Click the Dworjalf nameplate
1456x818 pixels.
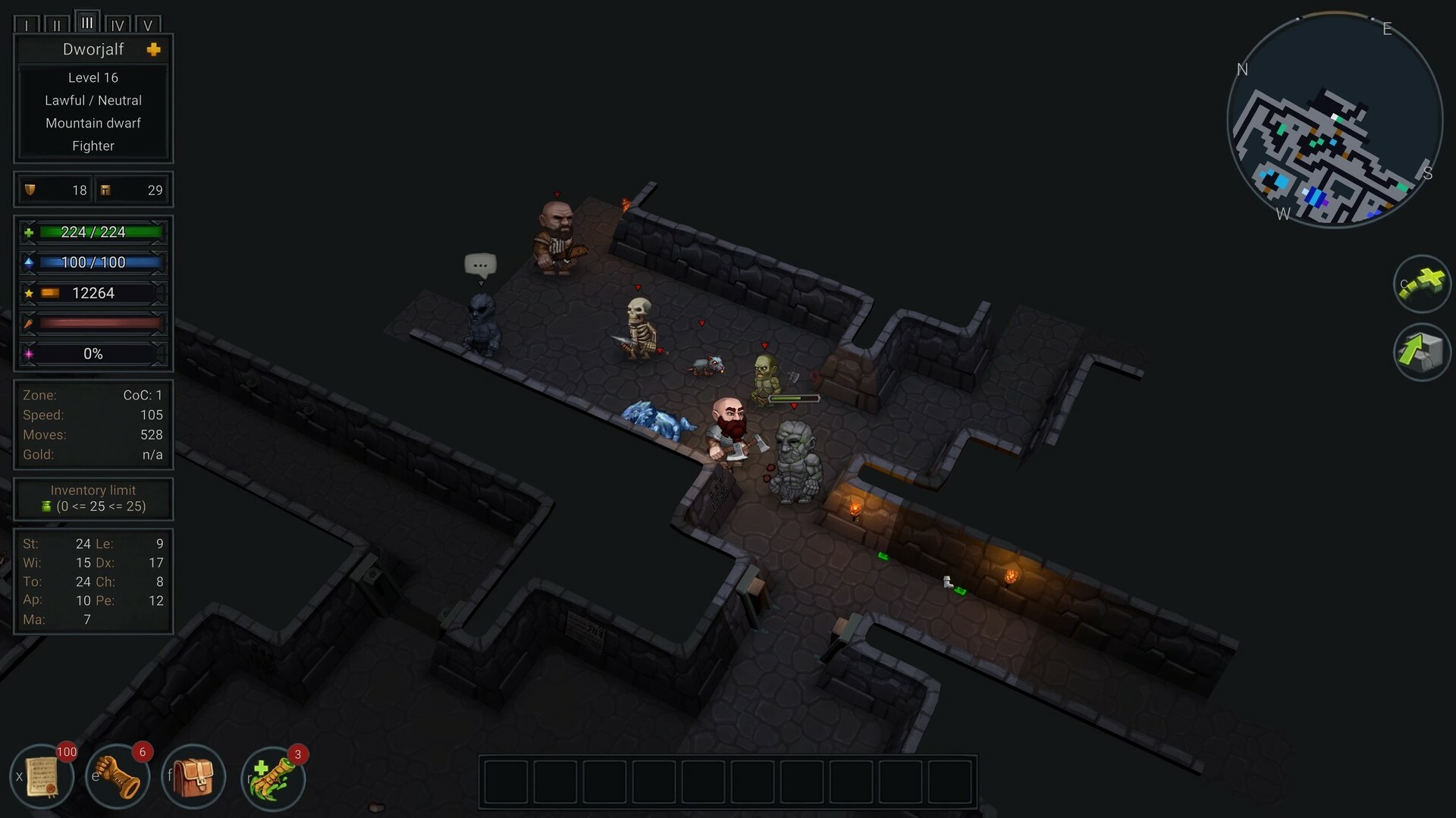click(x=93, y=49)
